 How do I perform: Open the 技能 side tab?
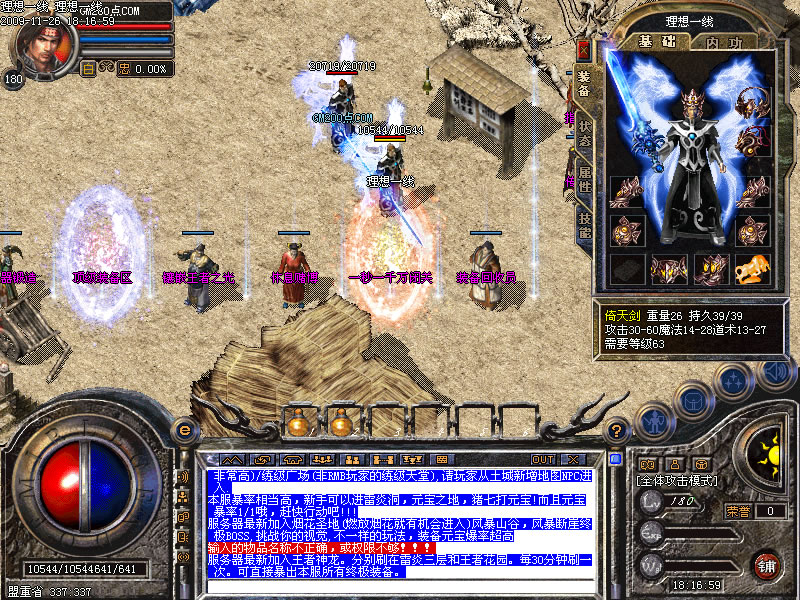[585, 225]
